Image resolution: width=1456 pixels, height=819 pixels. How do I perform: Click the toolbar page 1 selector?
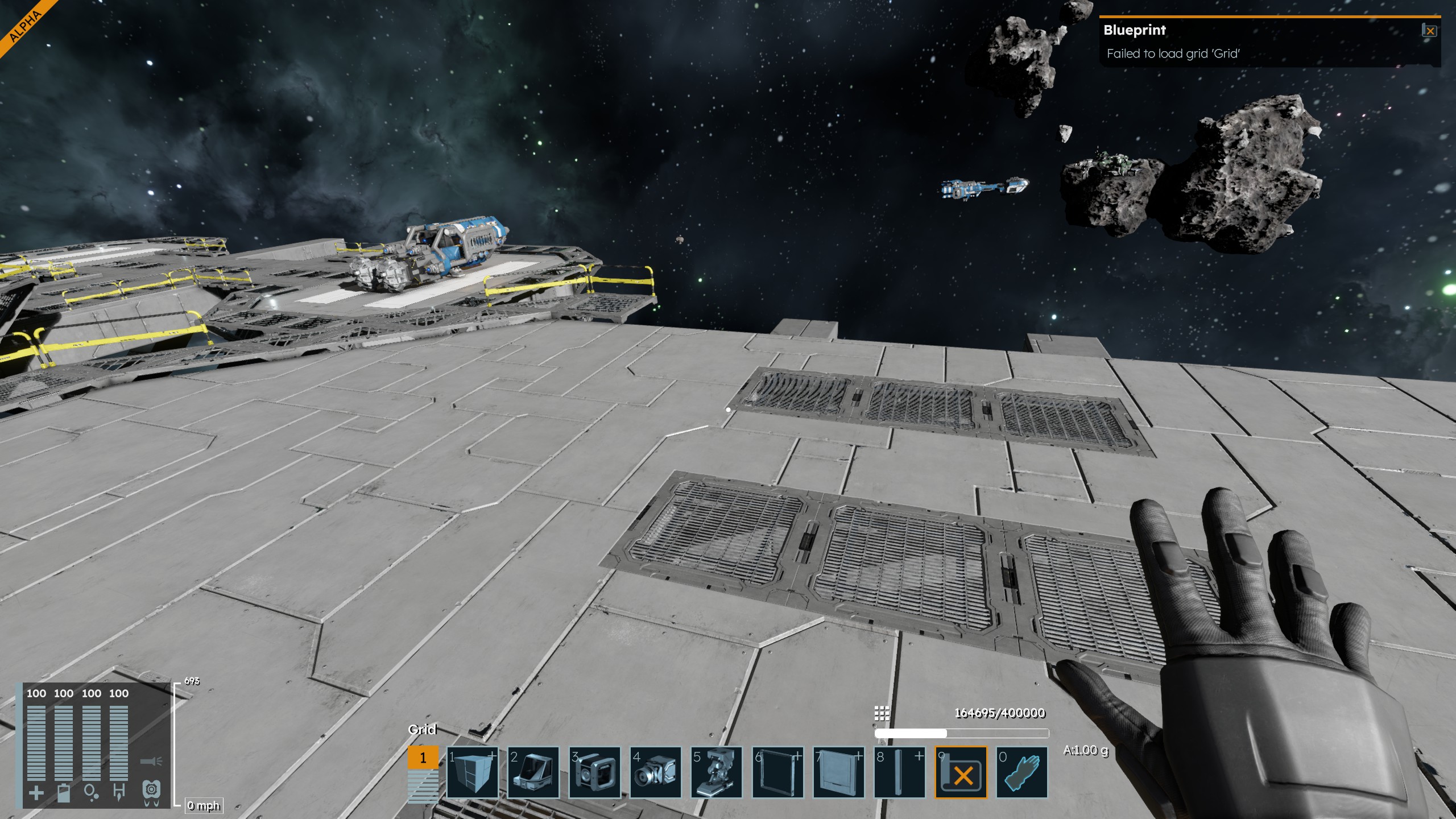(x=423, y=758)
